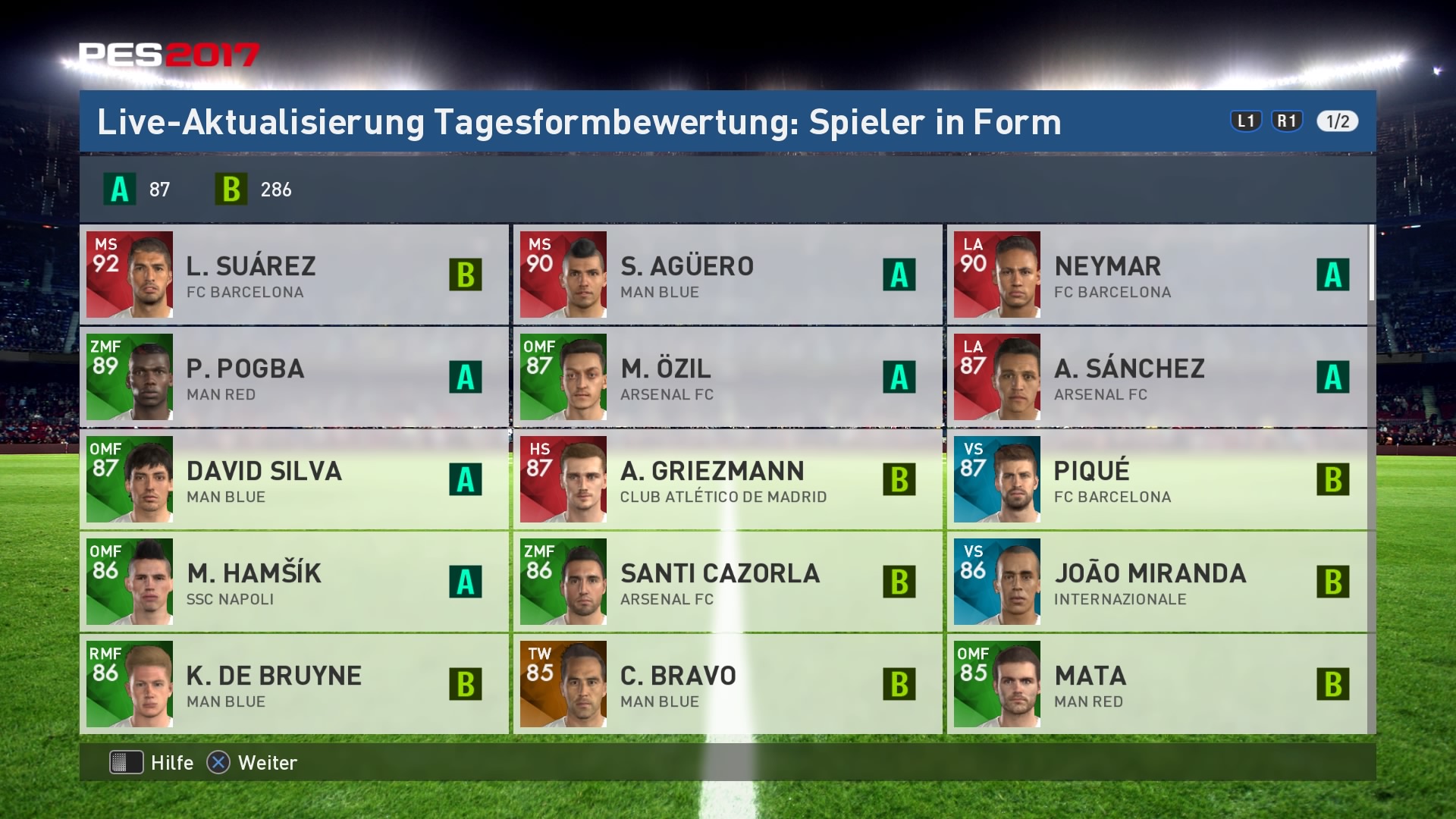Select Neymar's player entry

pyautogui.click(x=1157, y=275)
